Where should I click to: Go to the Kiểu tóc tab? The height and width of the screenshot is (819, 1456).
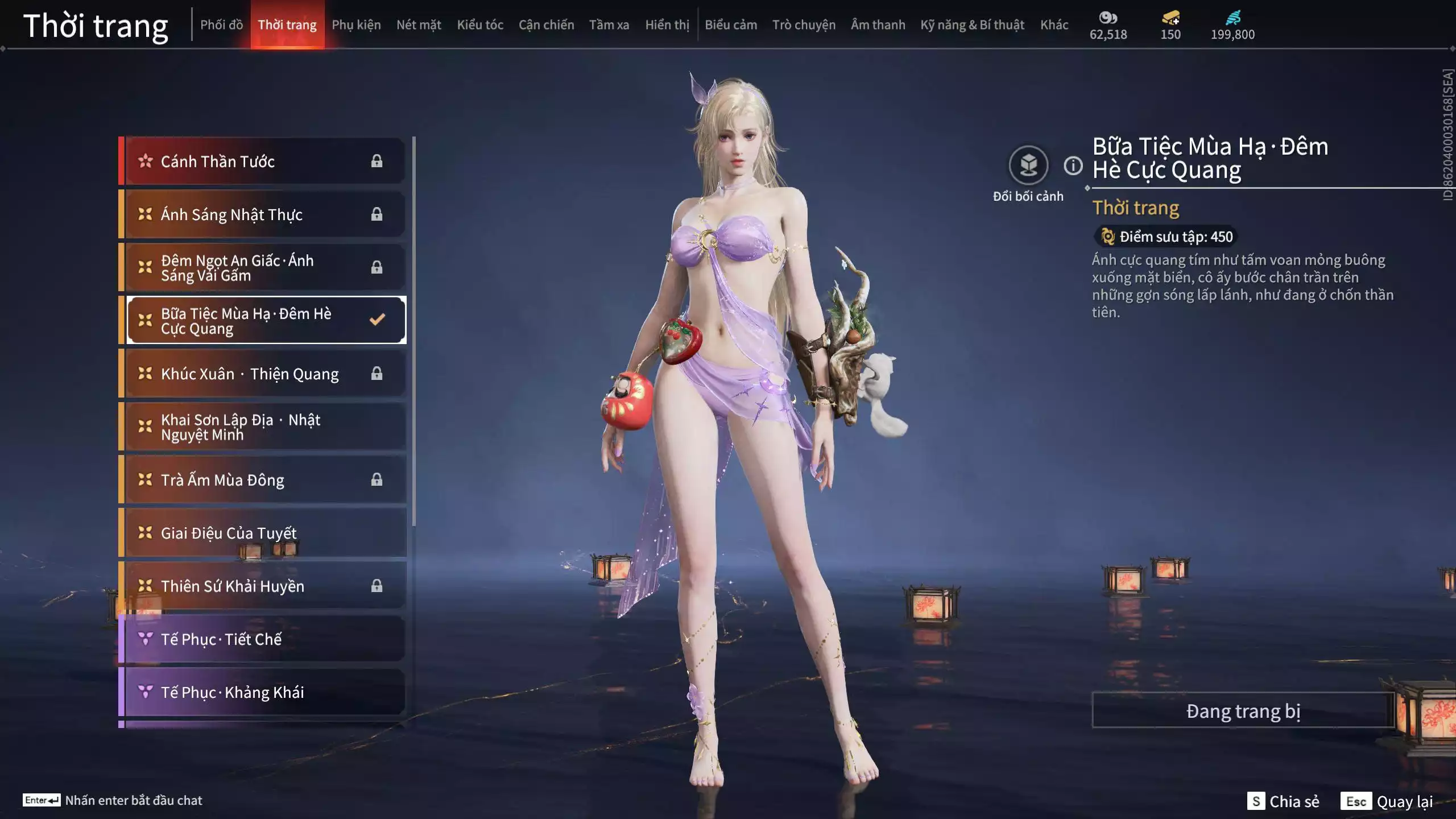pos(480,25)
